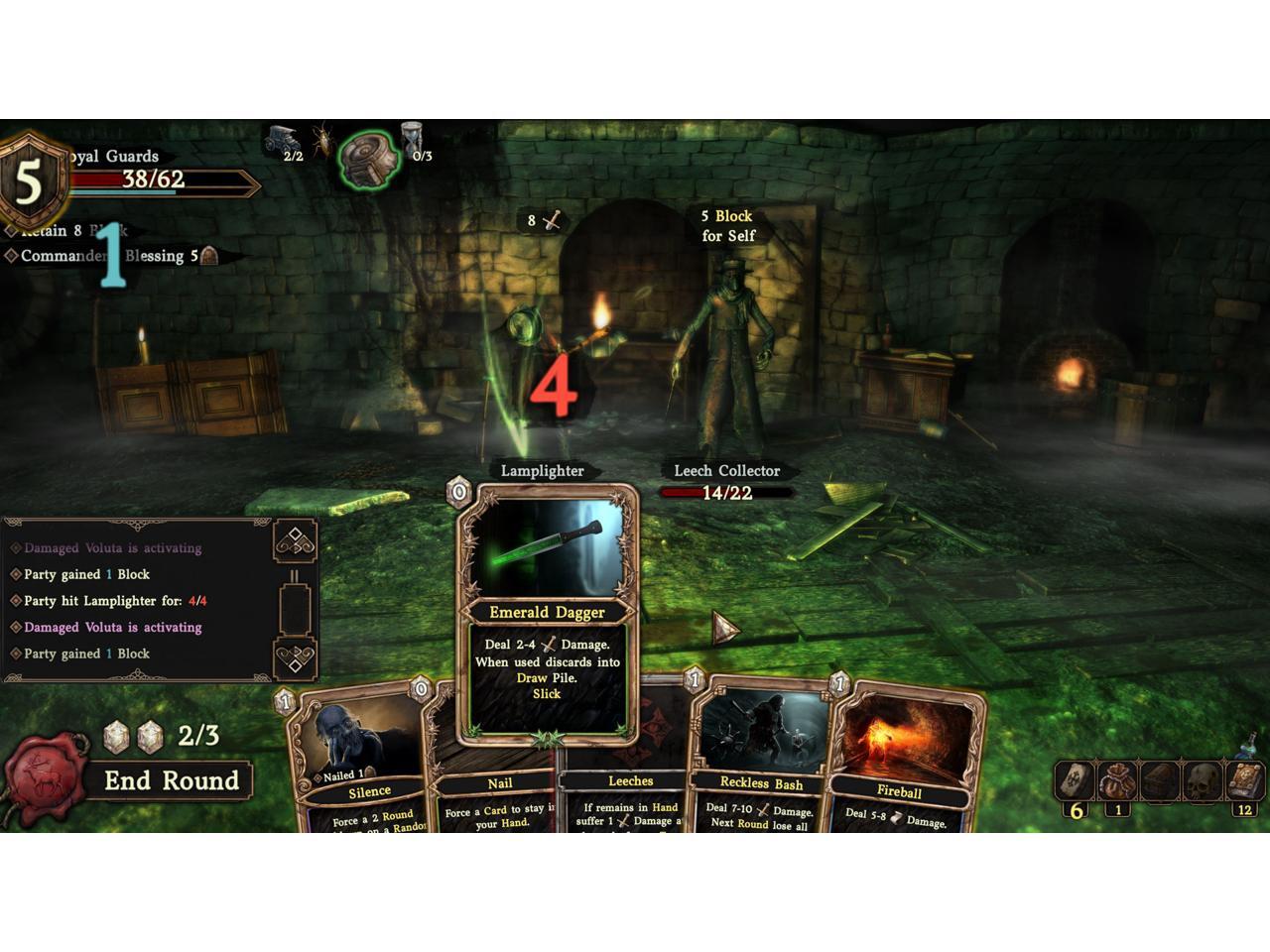Open the spellbook deck icon

click(1244, 778)
